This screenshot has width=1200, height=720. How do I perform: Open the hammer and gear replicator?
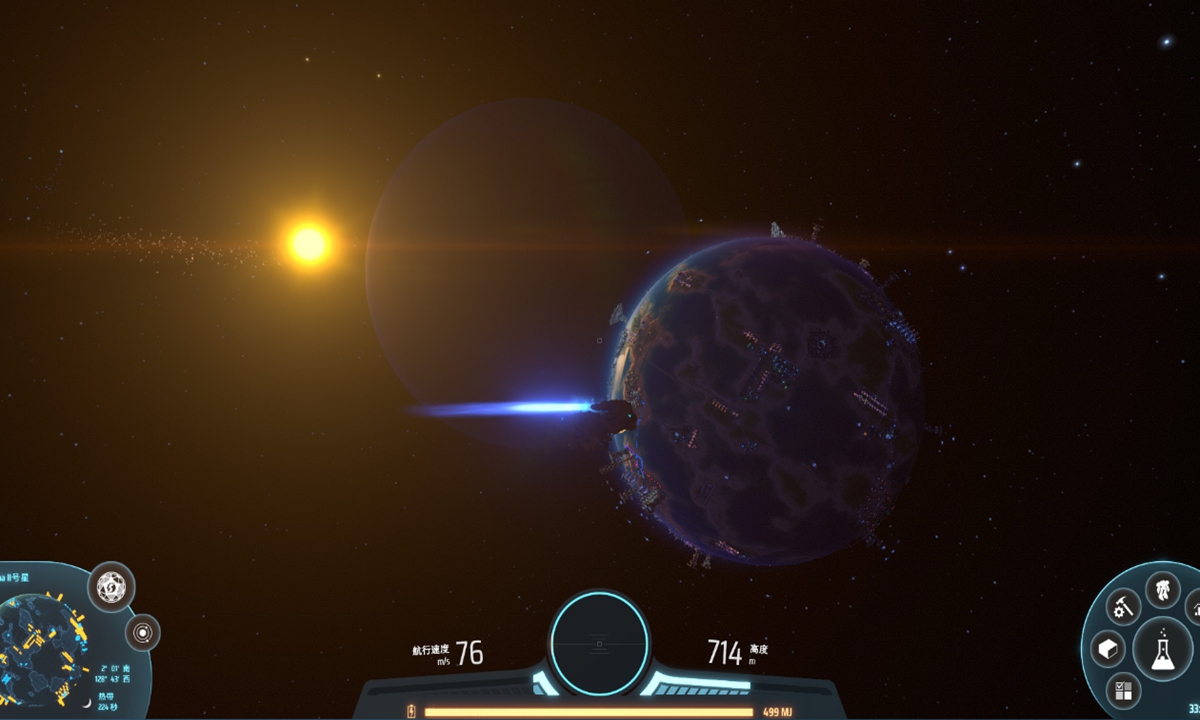click(1124, 607)
